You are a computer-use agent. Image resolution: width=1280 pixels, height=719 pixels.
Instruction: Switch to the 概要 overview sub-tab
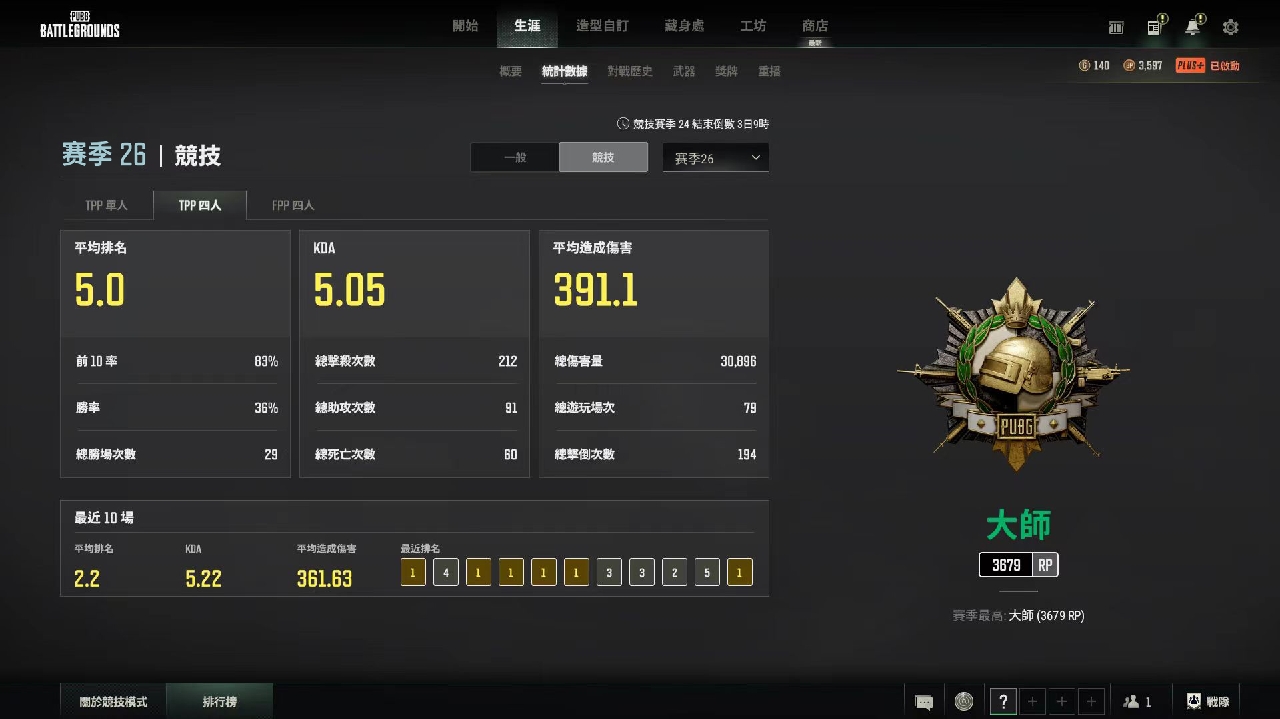pyautogui.click(x=510, y=71)
